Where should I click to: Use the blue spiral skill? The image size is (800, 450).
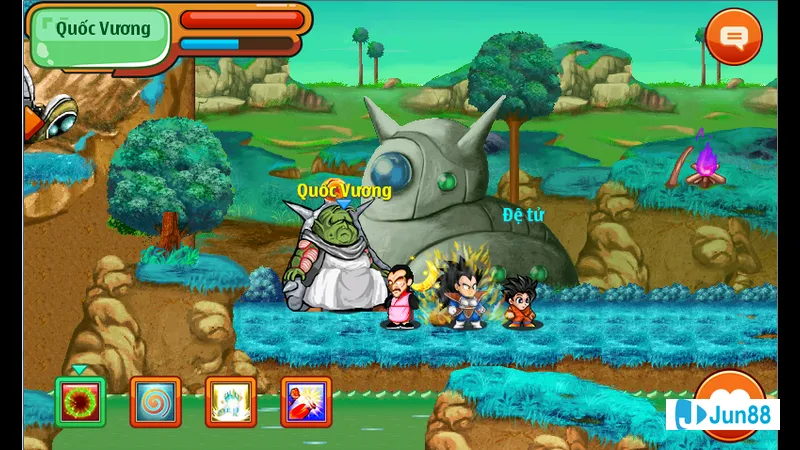155,402
